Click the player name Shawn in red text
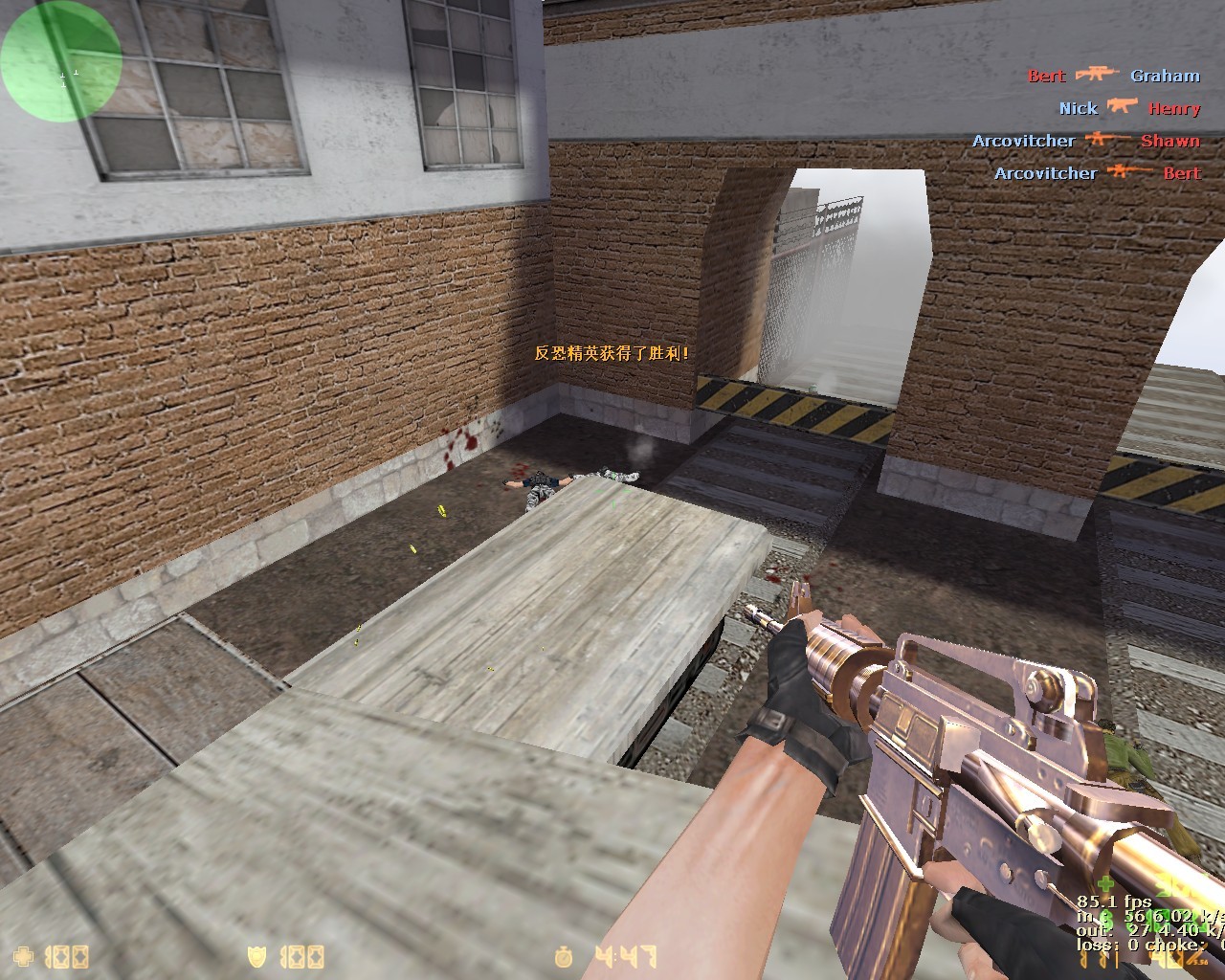The height and width of the screenshot is (980, 1225). click(x=1169, y=140)
